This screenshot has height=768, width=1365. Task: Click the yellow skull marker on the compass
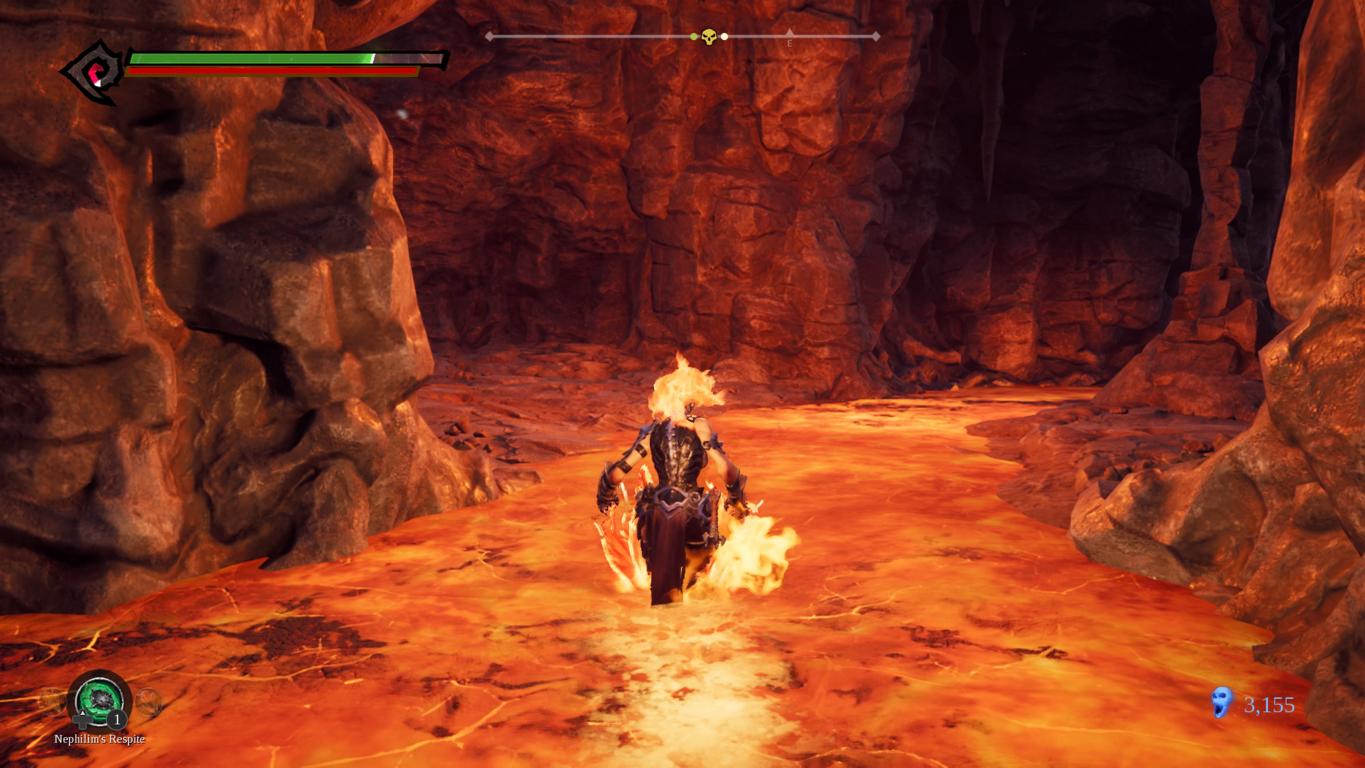(x=709, y=37)
